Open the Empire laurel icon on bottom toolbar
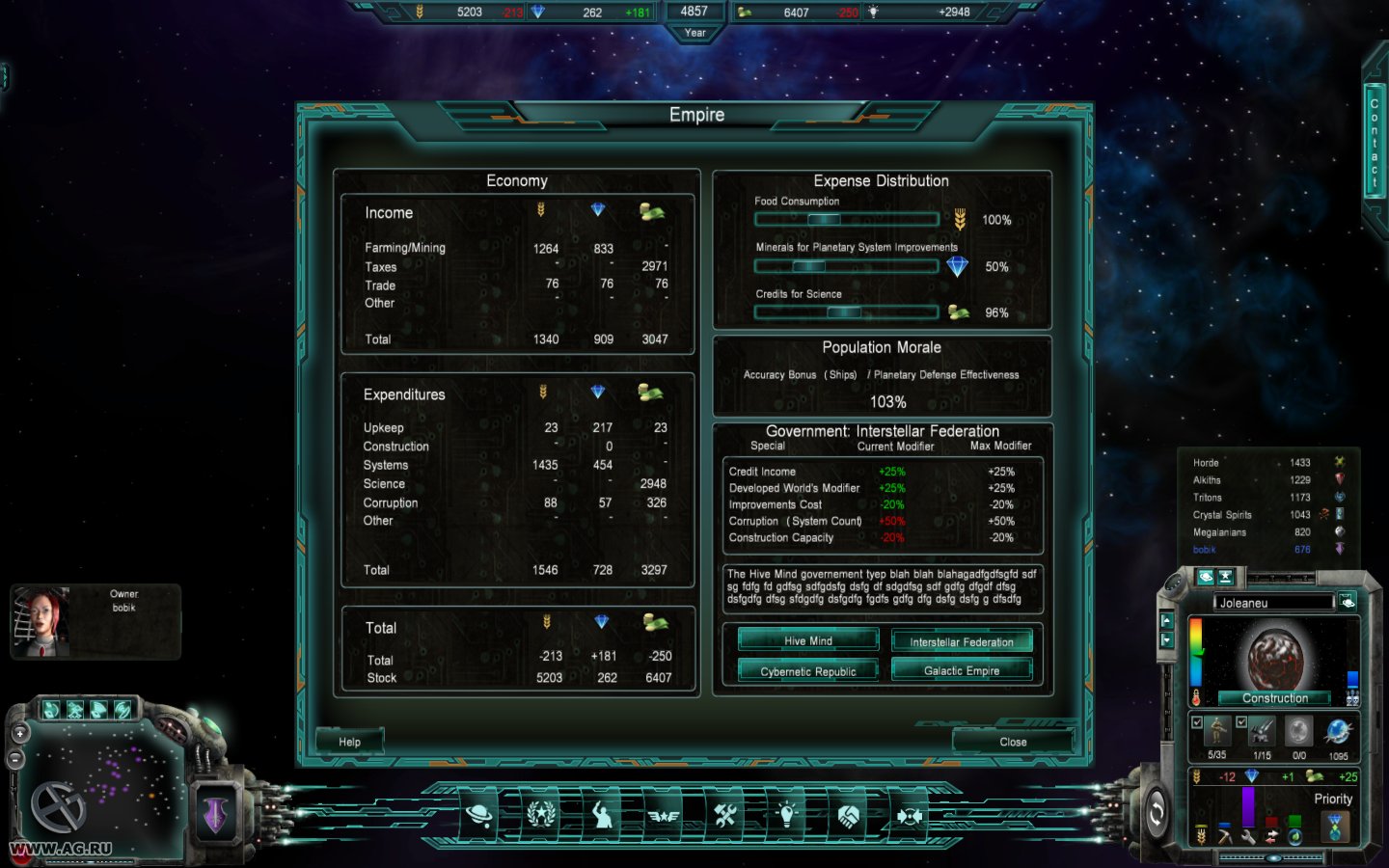Screen dimensions: 1389x868 coord(540,815)
